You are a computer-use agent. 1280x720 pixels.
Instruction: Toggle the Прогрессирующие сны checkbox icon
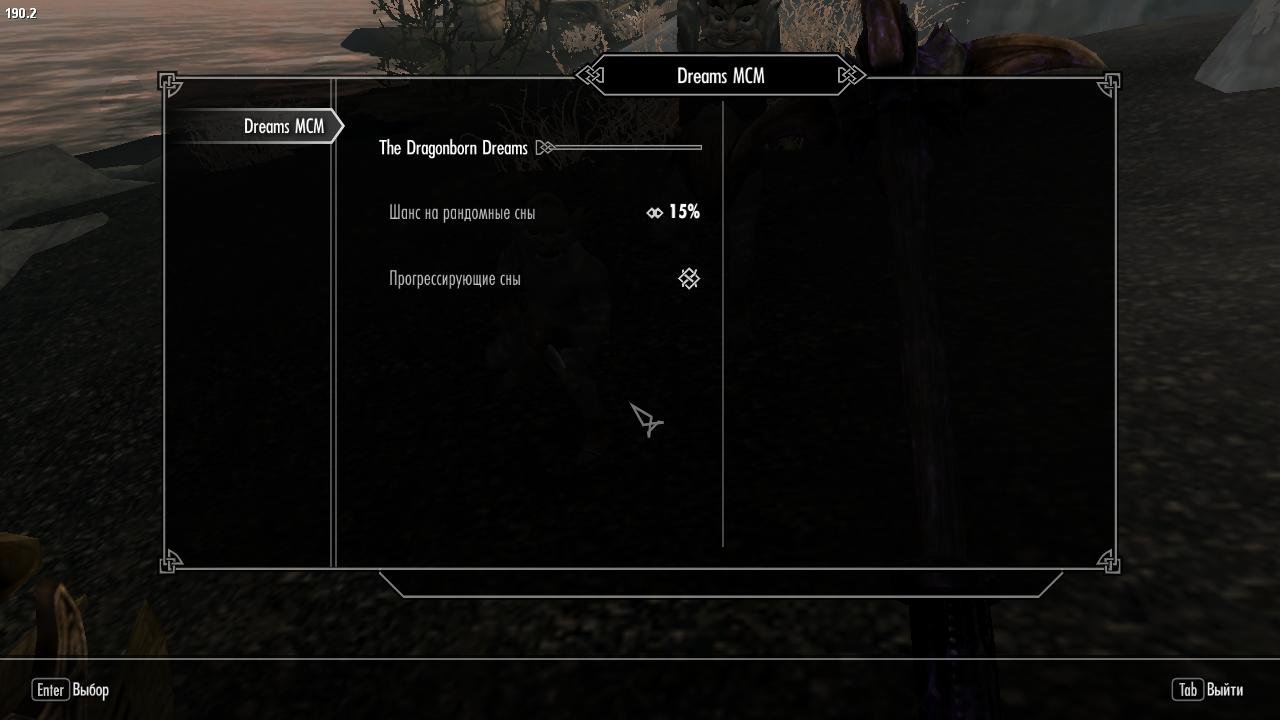click(689, 279)
